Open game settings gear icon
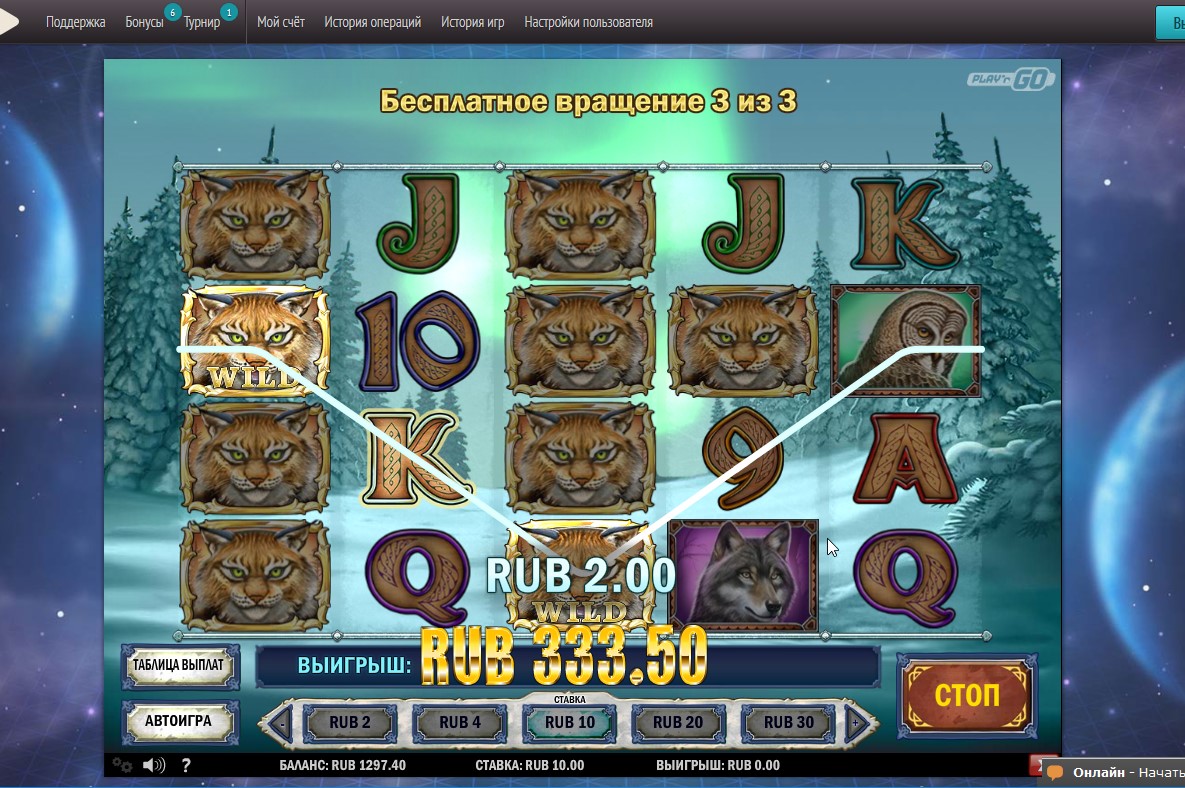This screenshot has height=788, width=1185. [122, 766]
